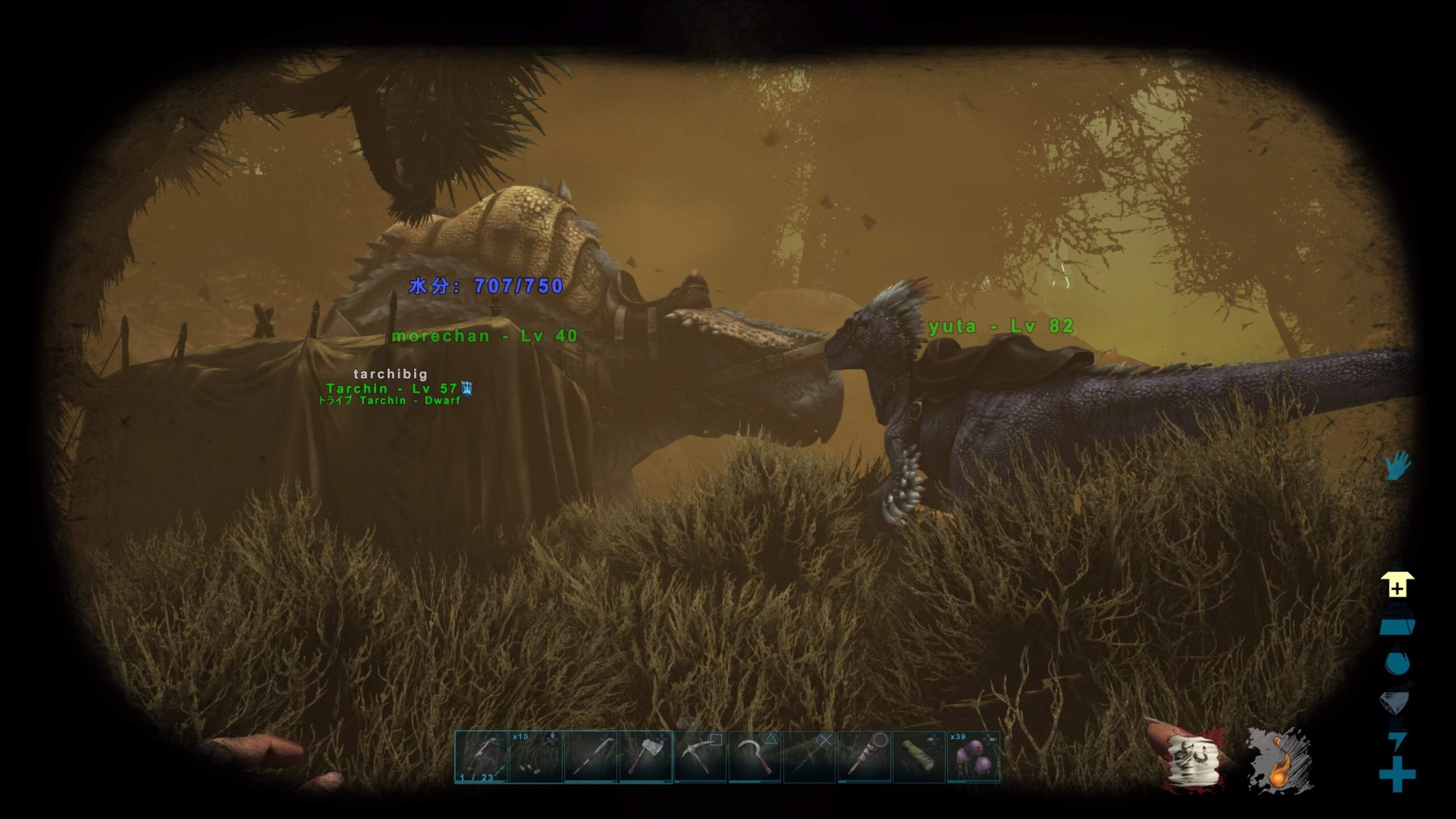
Task: Click the yellow level-up arrow icon
Action: (x=1397, y=585)
